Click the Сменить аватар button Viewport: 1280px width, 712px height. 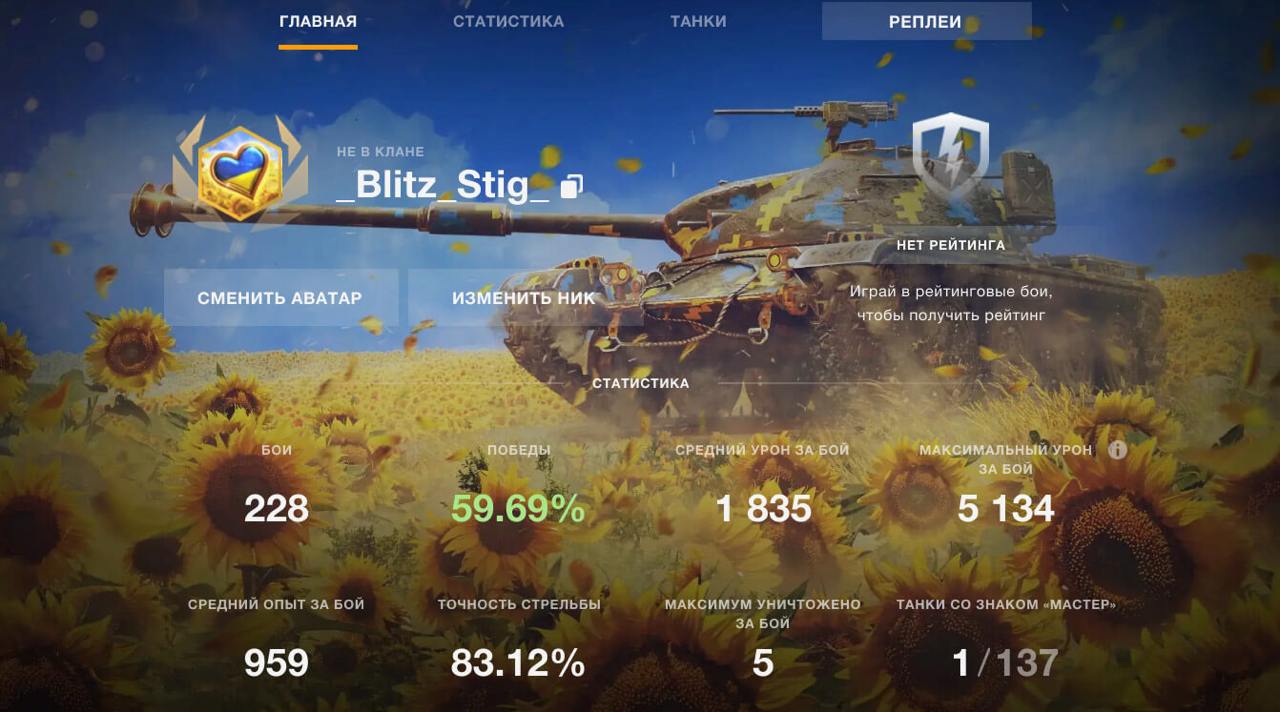pos(280,298)
